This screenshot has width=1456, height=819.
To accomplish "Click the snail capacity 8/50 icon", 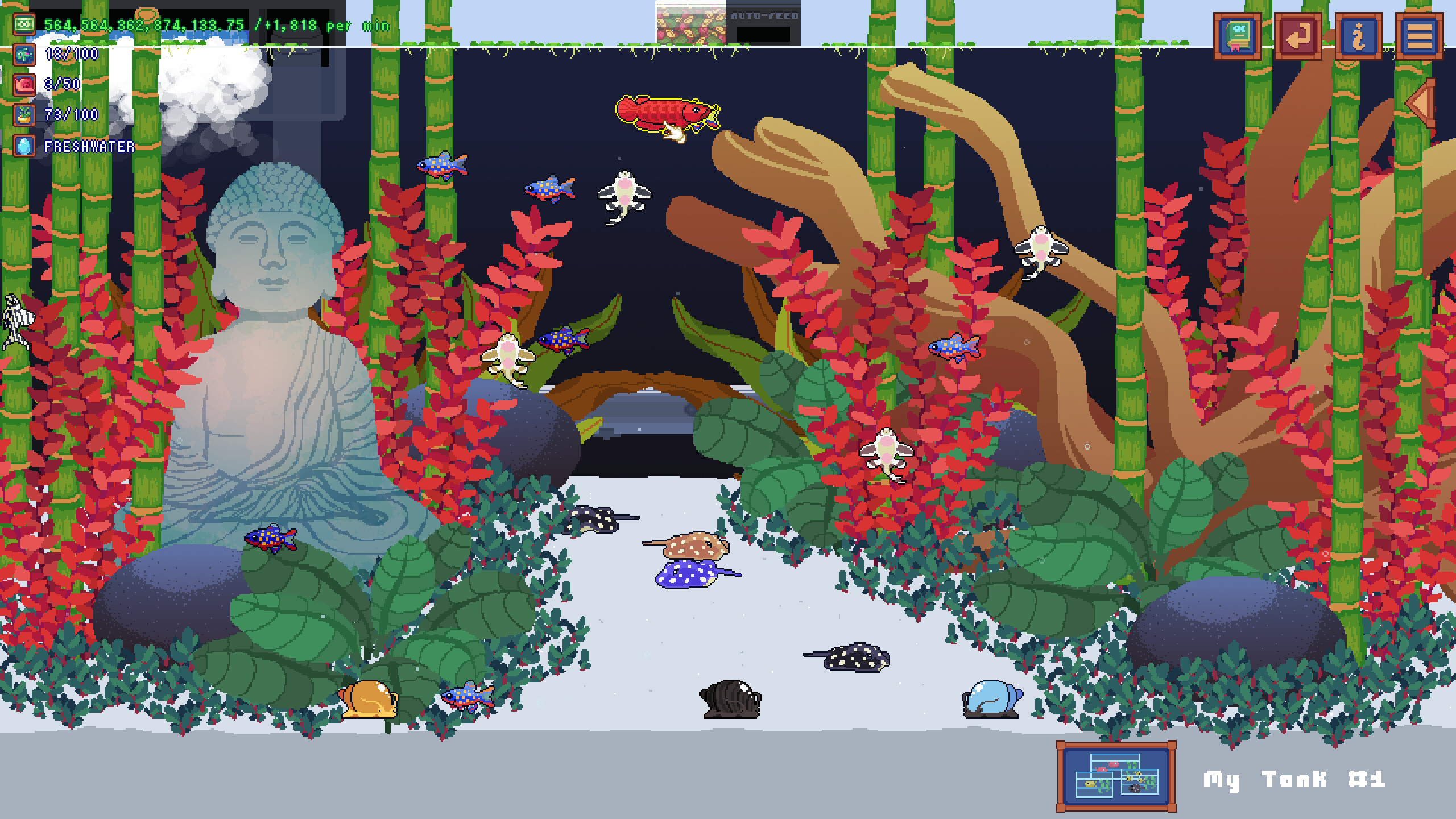I will [x=23, y=84].
